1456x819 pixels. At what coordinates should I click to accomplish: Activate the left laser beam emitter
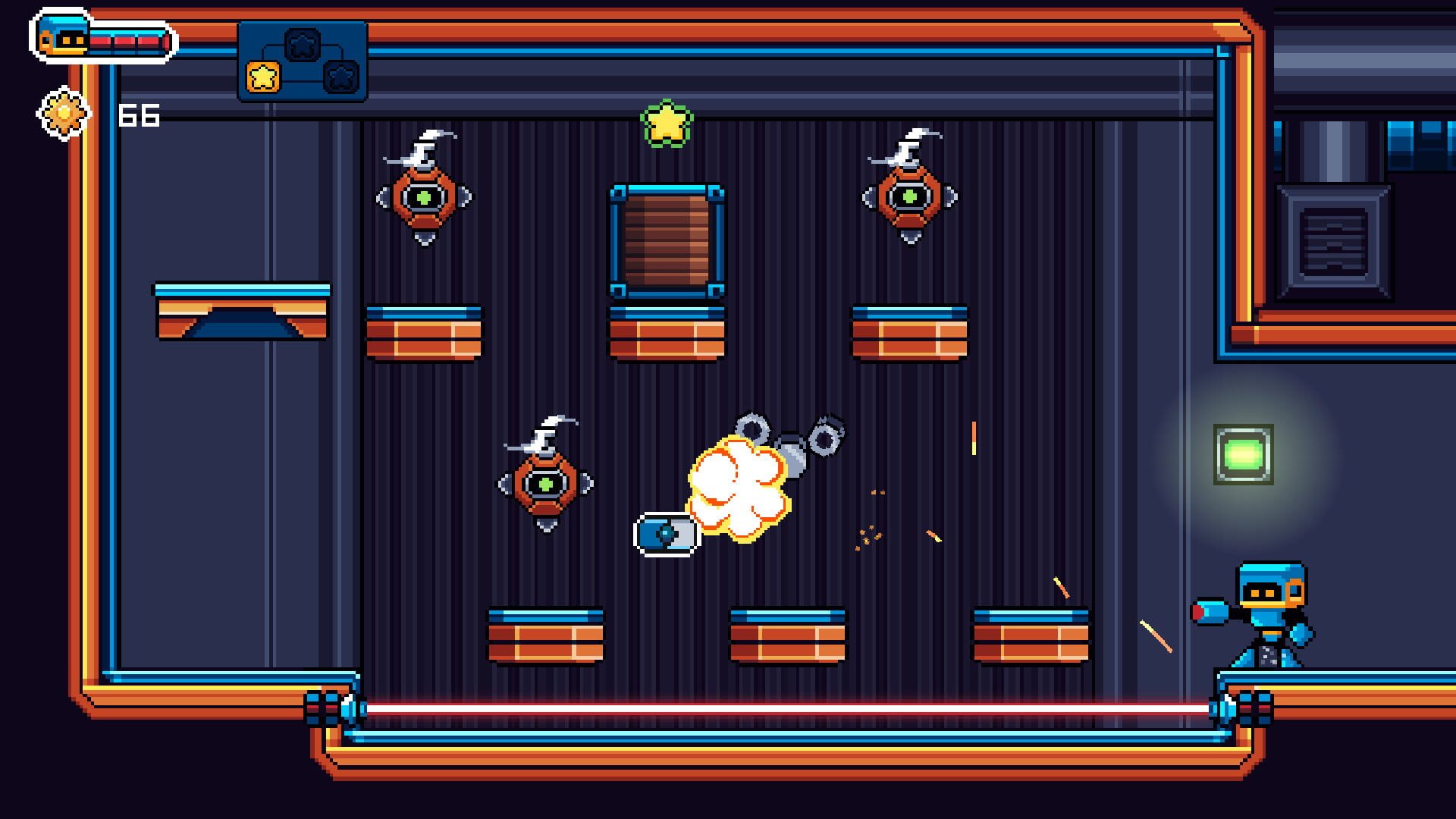point(330,706)
